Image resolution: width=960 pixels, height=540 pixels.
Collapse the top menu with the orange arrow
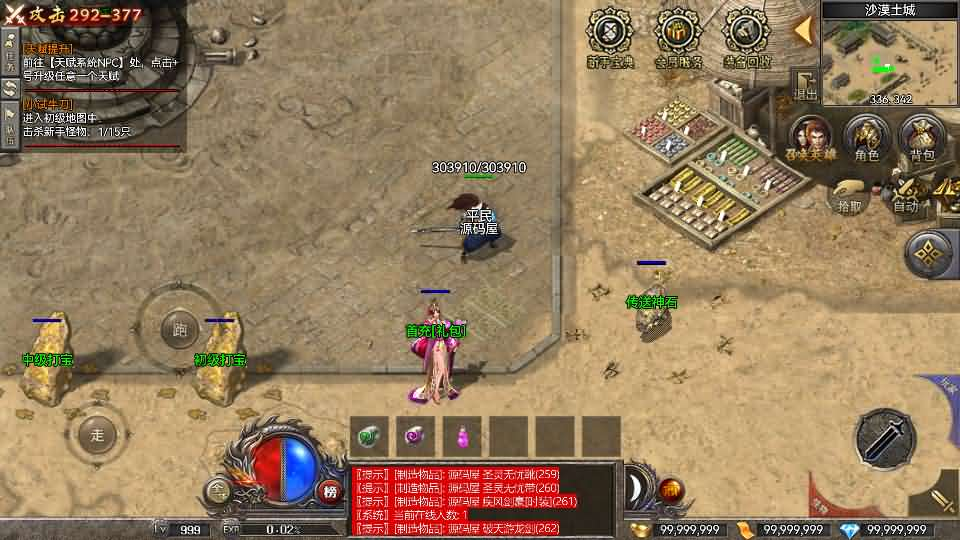pyautogui.click(x=803, y=32)
